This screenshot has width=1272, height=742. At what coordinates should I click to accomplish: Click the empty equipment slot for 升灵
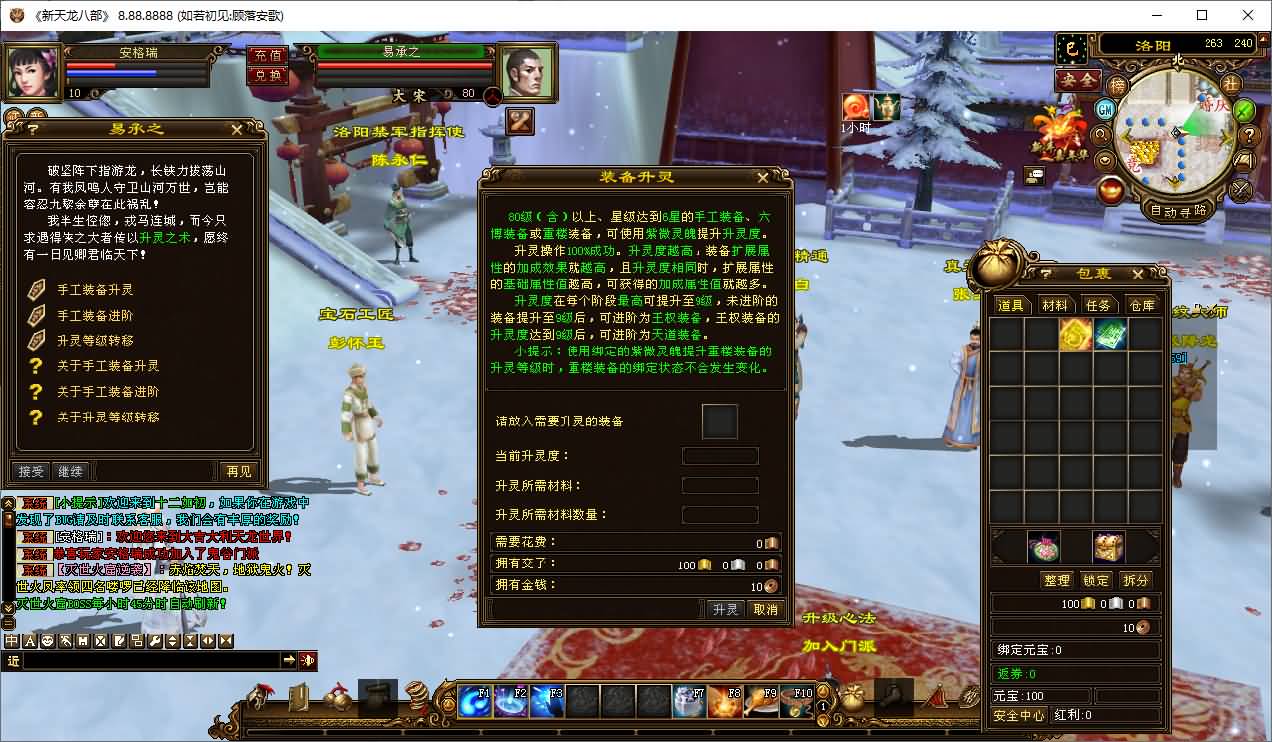pos(720,422)
